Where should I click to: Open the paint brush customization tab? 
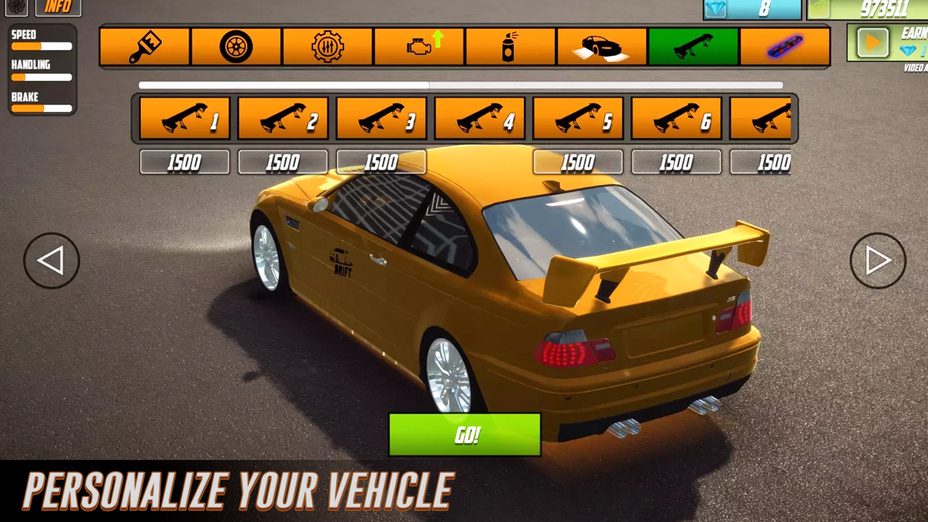pyautogui.click(x=145, y=47)
